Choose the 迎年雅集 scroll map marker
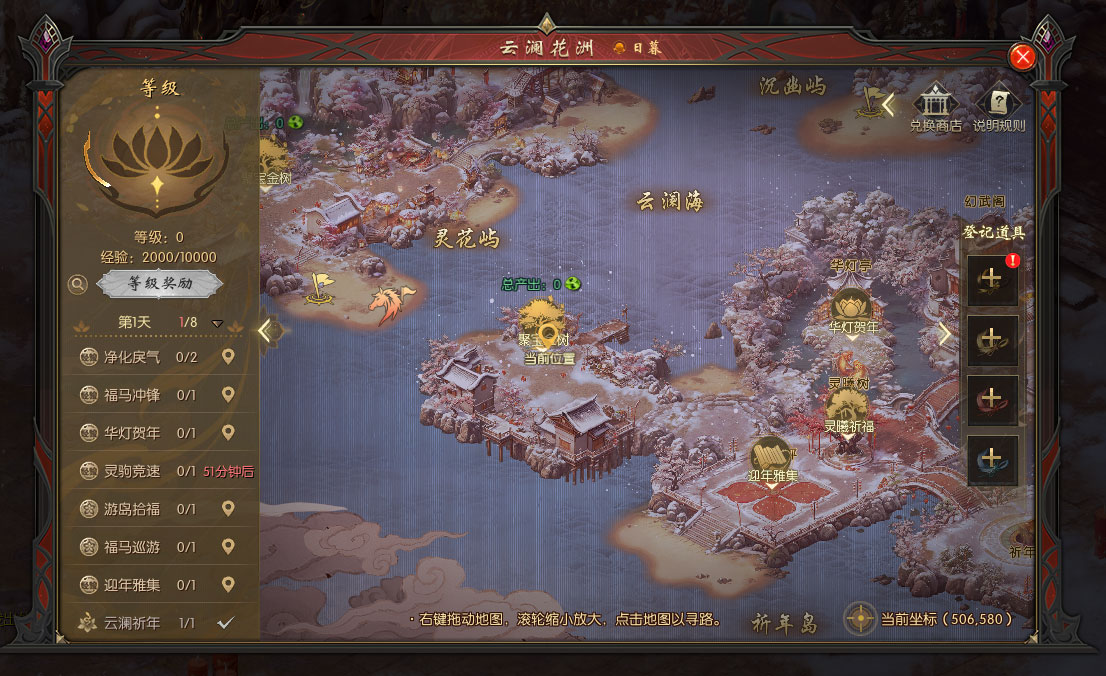Viewport: 1106px width, 676px height. (x=771, y=454)
